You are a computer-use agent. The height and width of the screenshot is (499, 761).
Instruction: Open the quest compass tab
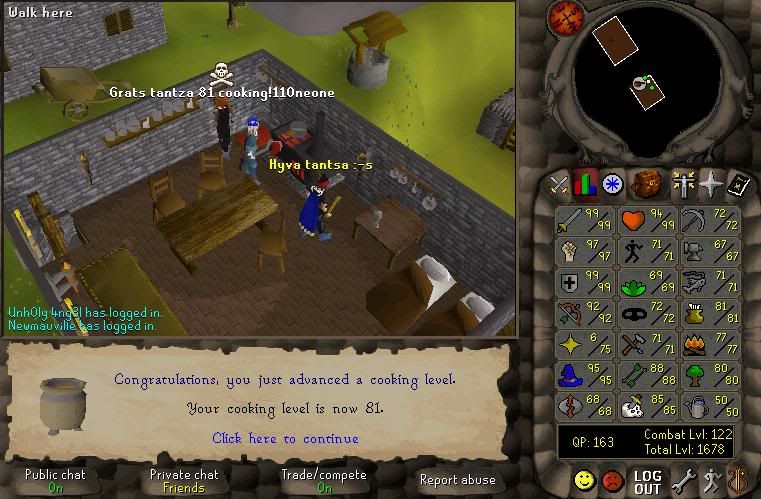coord(612,184)
